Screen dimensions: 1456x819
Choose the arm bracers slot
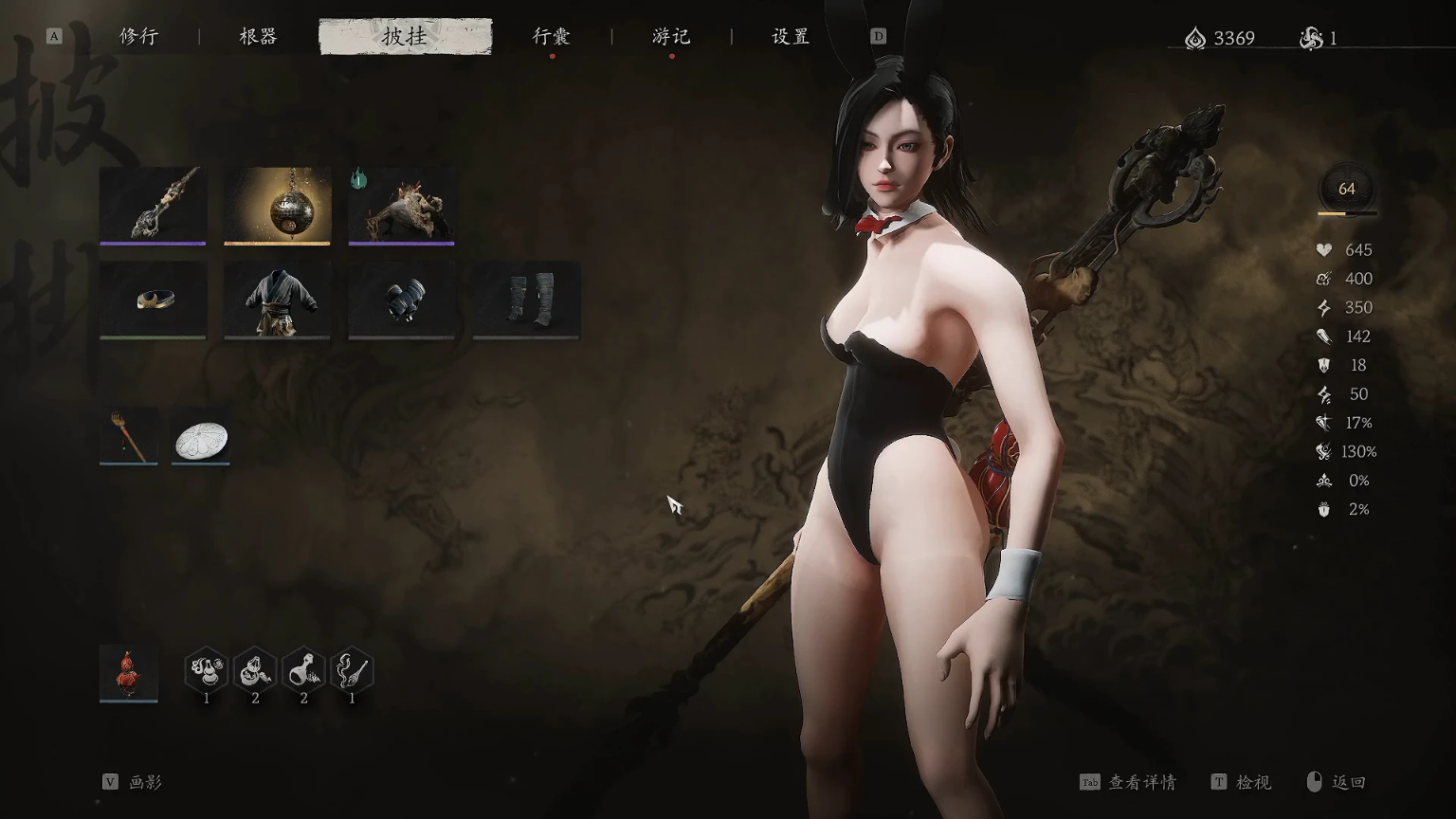pos(401,300)
